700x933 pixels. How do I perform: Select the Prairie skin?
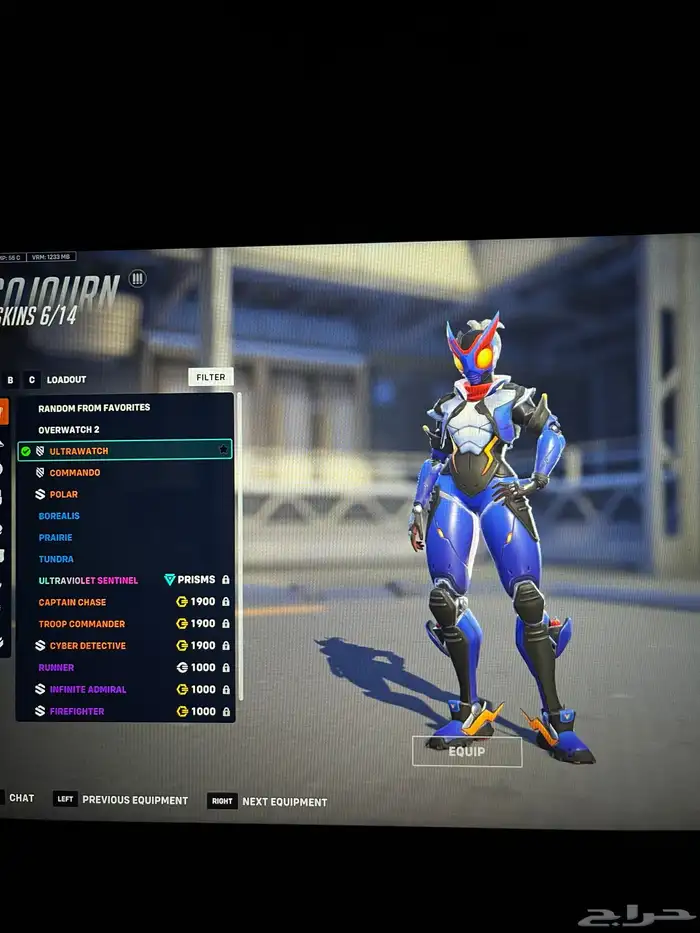(x=56, y=538)
